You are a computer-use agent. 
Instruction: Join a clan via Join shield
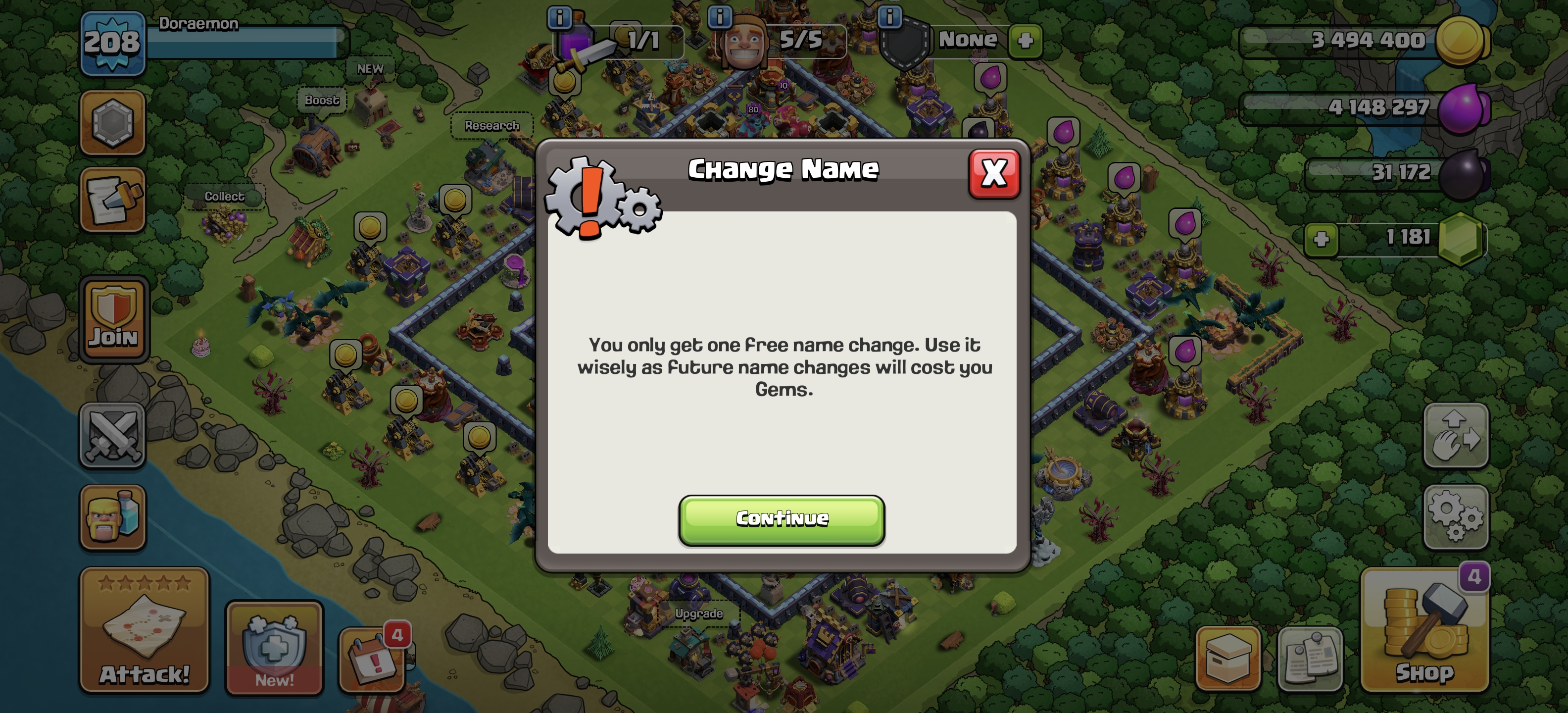point(114,320)
